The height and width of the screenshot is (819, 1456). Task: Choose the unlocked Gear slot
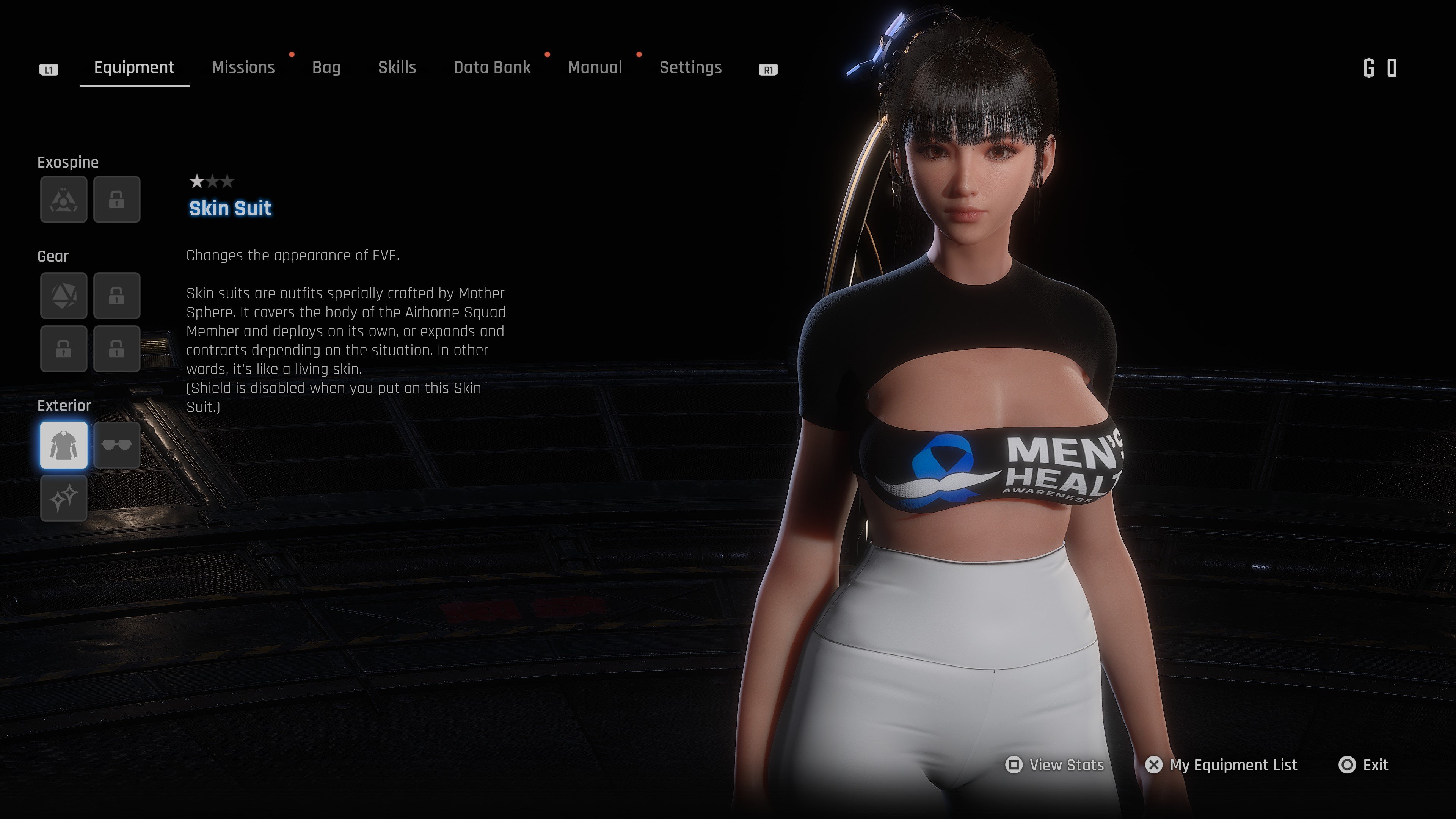(64, 296)
